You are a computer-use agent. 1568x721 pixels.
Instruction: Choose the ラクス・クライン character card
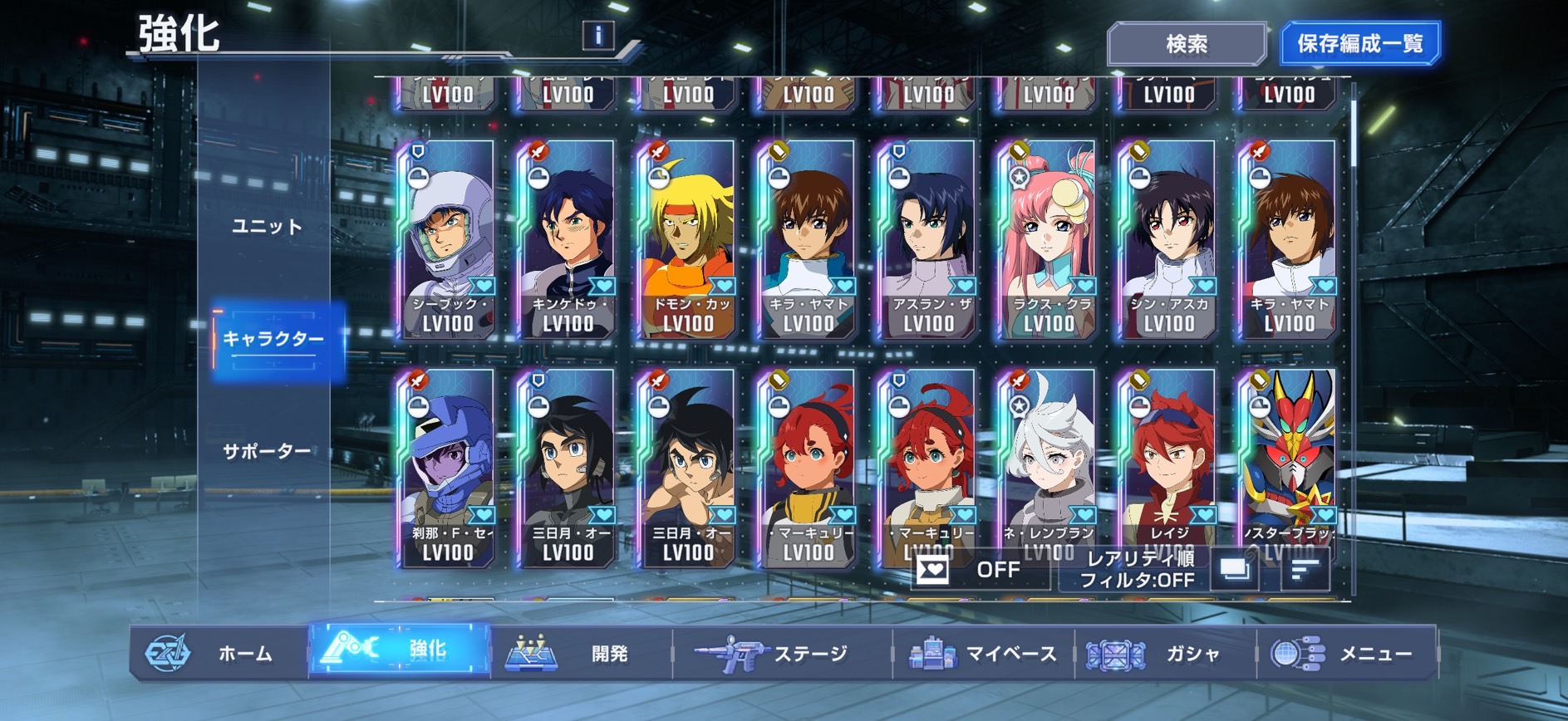click(x=1047, y=240)
